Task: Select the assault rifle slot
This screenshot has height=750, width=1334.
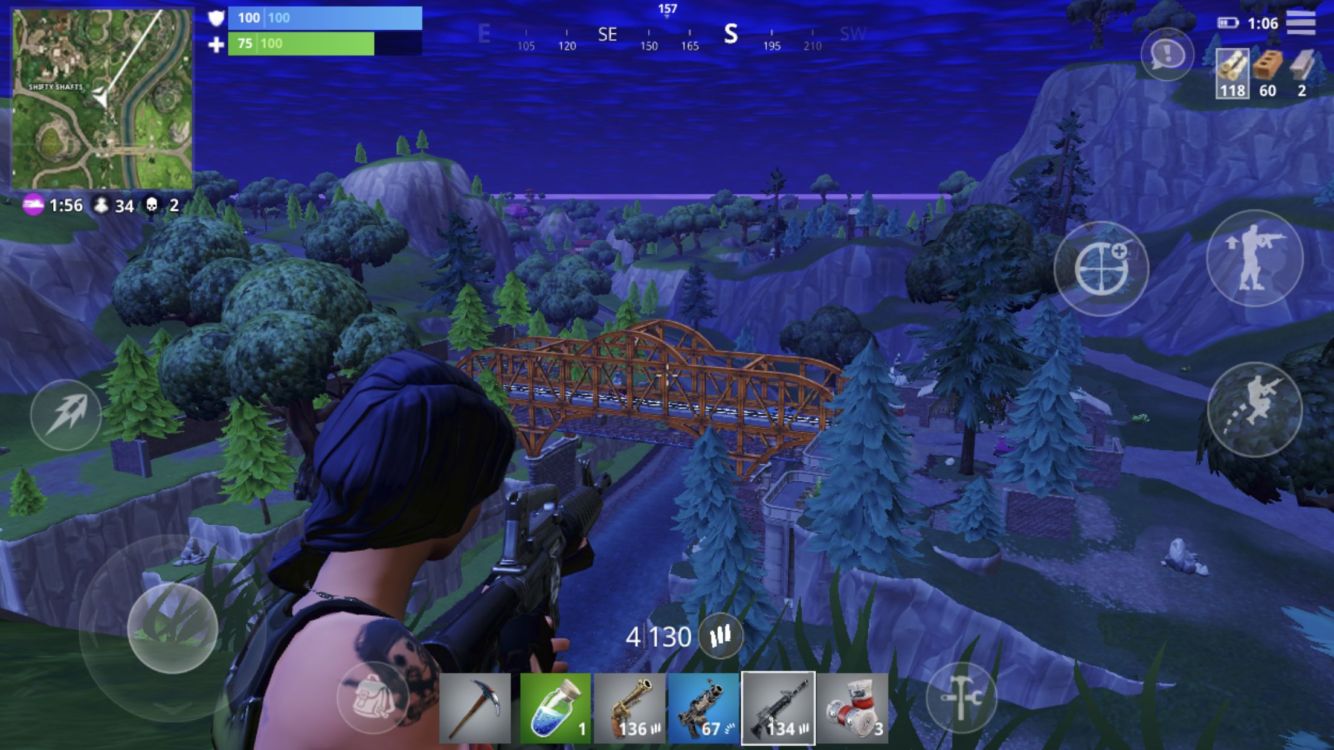Action: [x=778, y=708]
